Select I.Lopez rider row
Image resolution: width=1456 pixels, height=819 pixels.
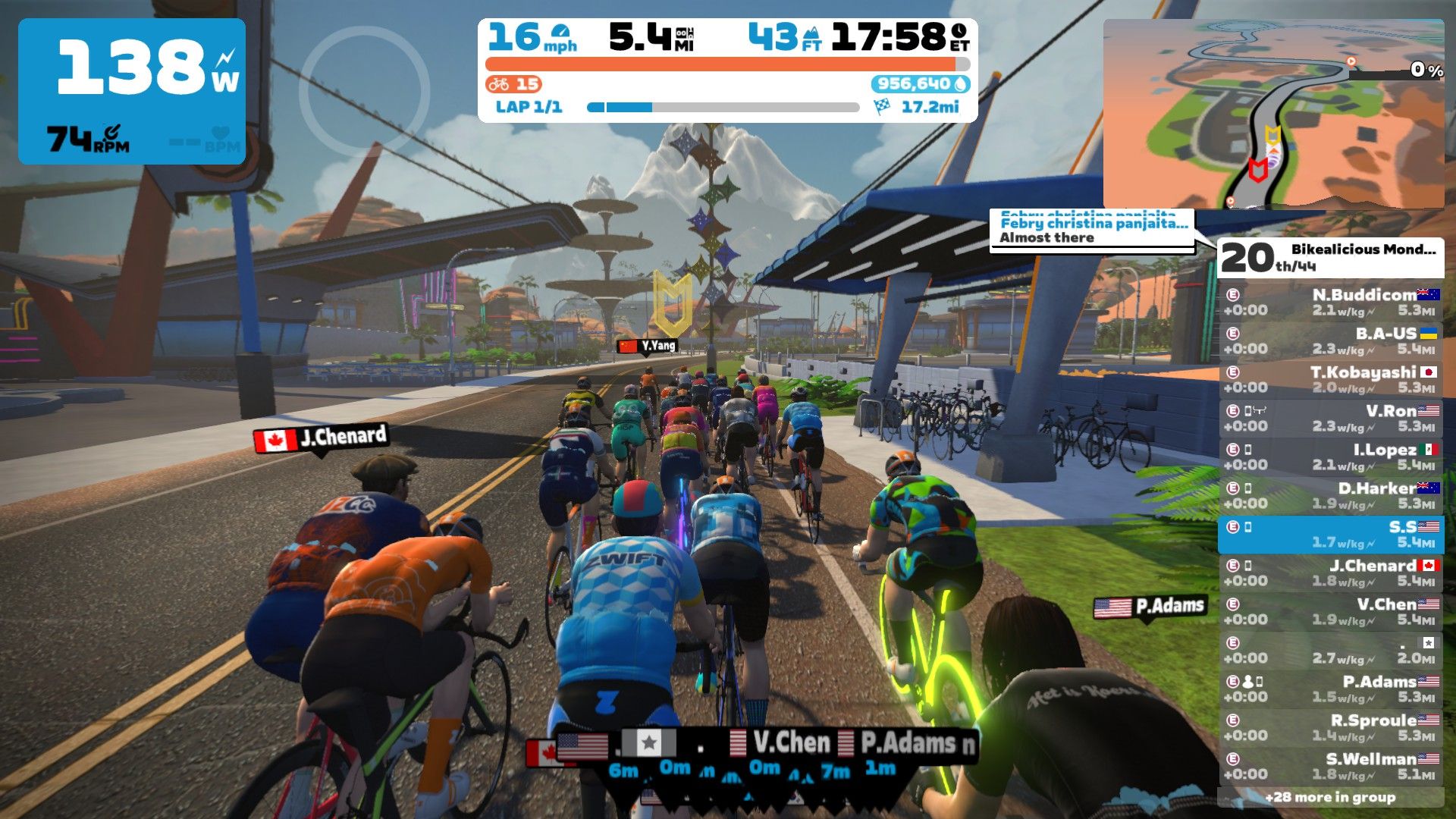[x=1331, y=457]
